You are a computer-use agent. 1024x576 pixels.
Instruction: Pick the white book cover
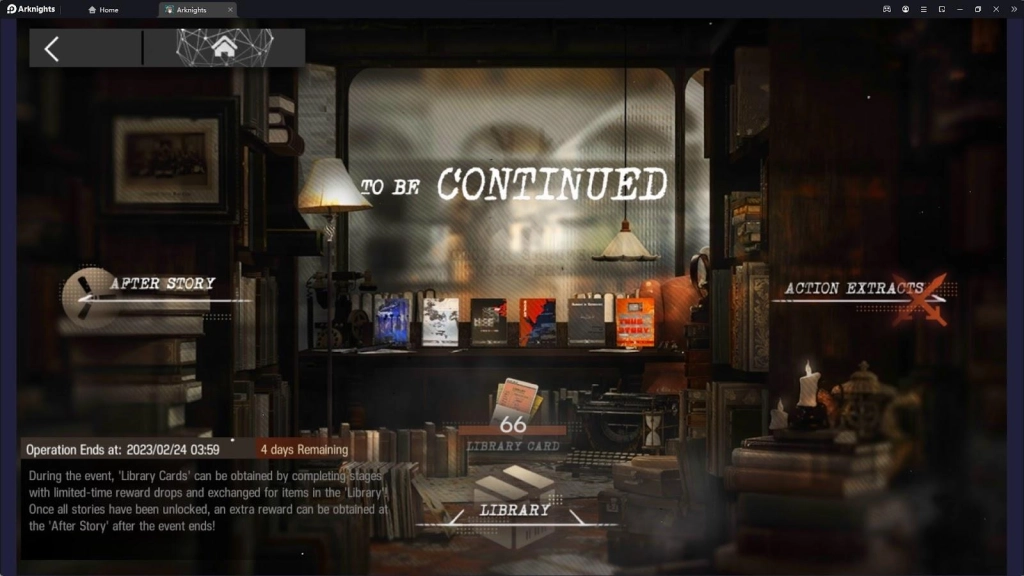440,322
